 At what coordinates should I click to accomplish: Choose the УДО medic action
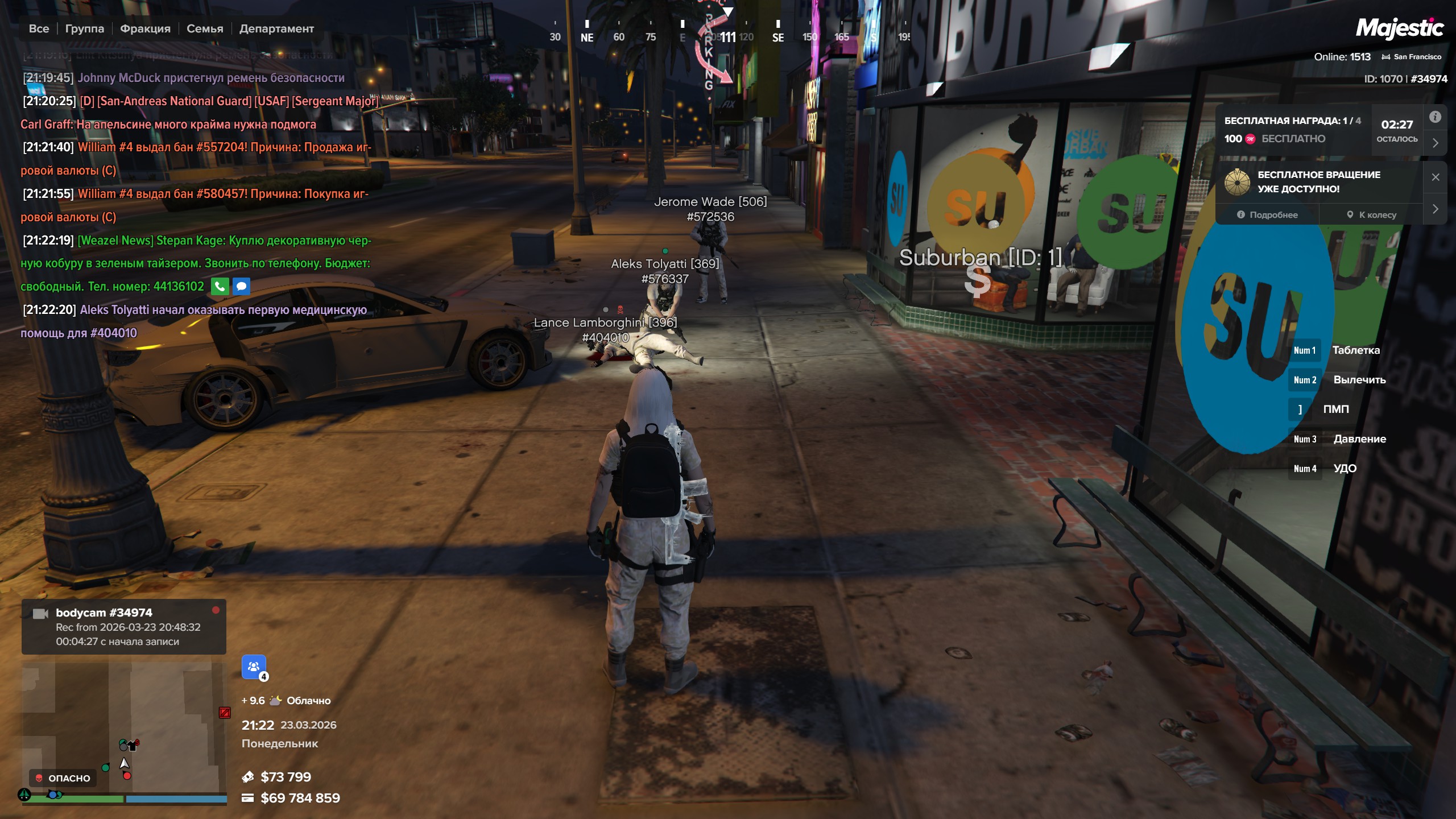[1345, 469]
